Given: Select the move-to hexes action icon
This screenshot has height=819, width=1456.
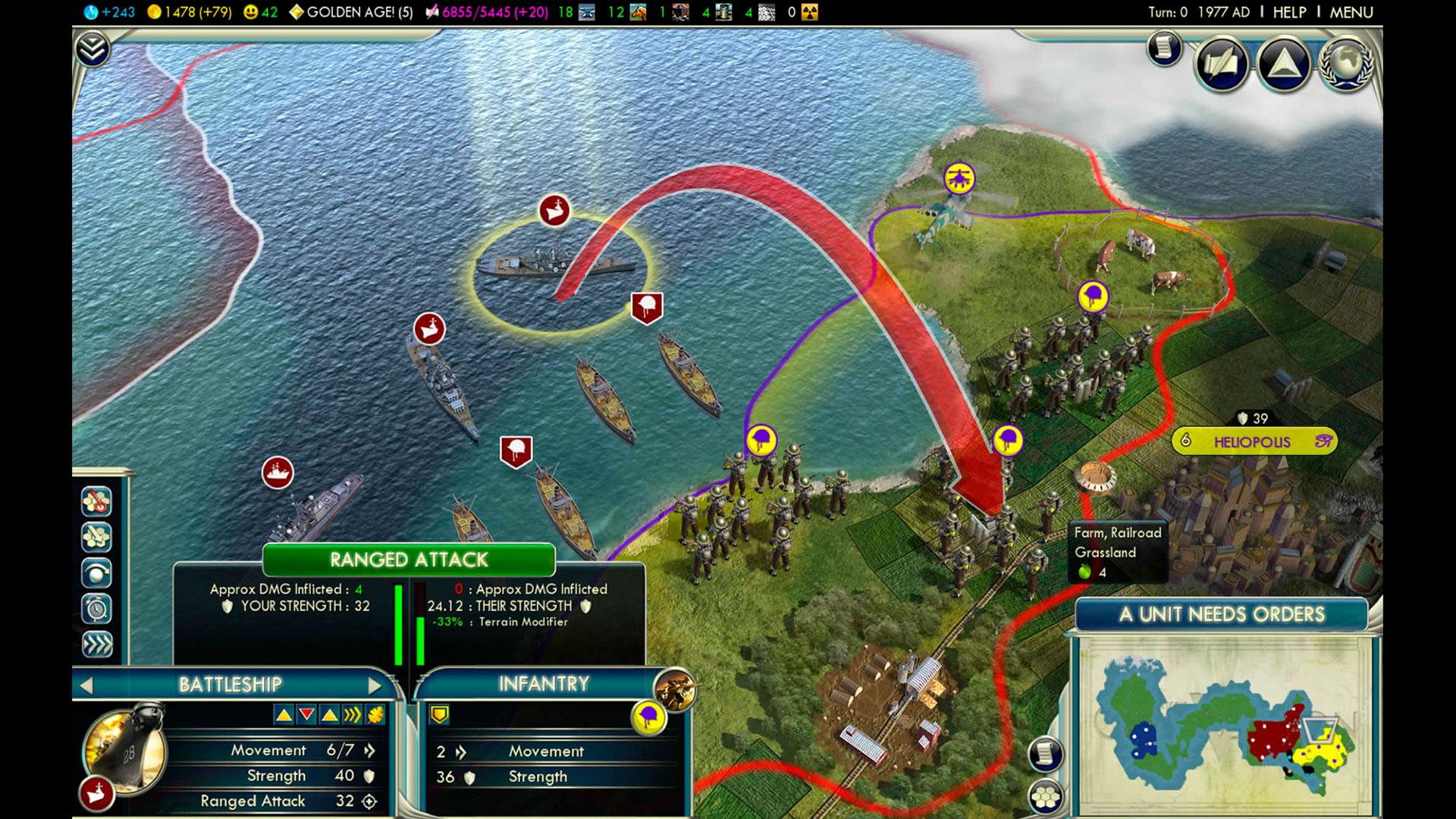Looking at the screenshot, I should click(97, 537).
